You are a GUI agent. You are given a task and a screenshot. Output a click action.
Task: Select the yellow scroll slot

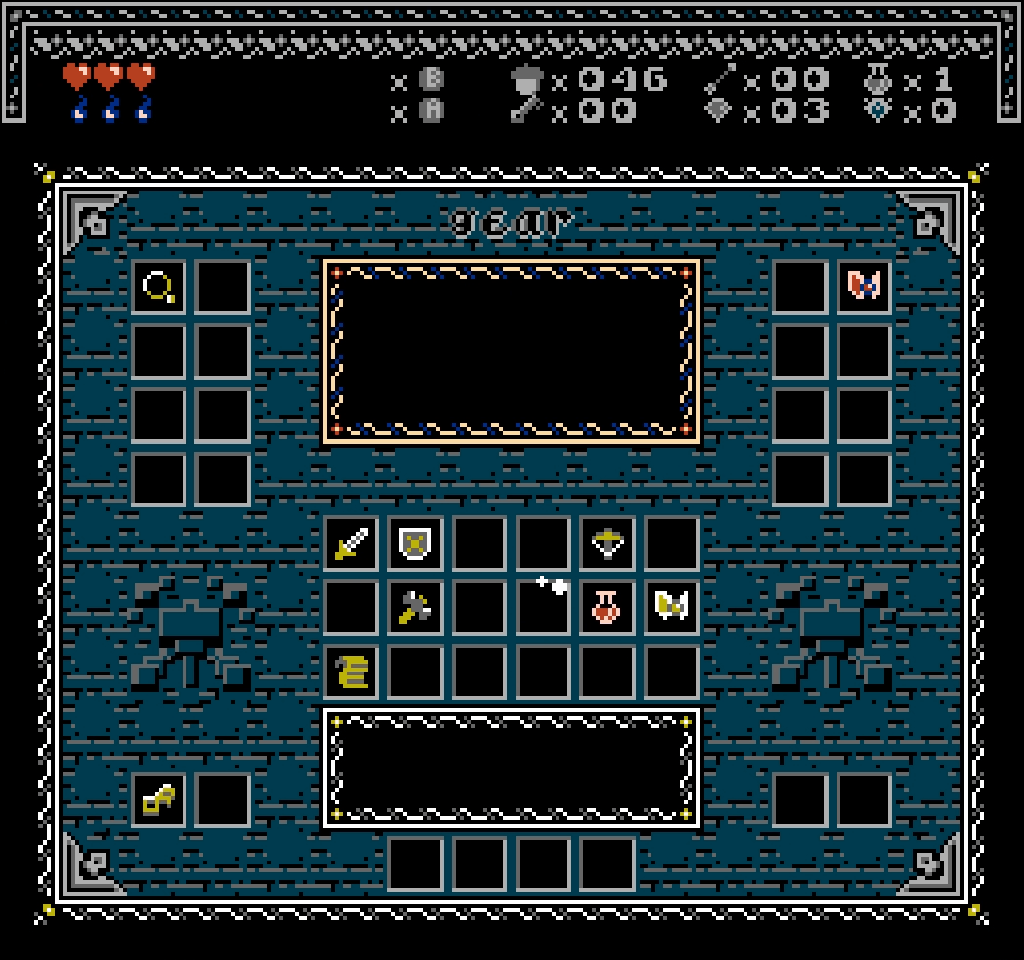point(351,672)
